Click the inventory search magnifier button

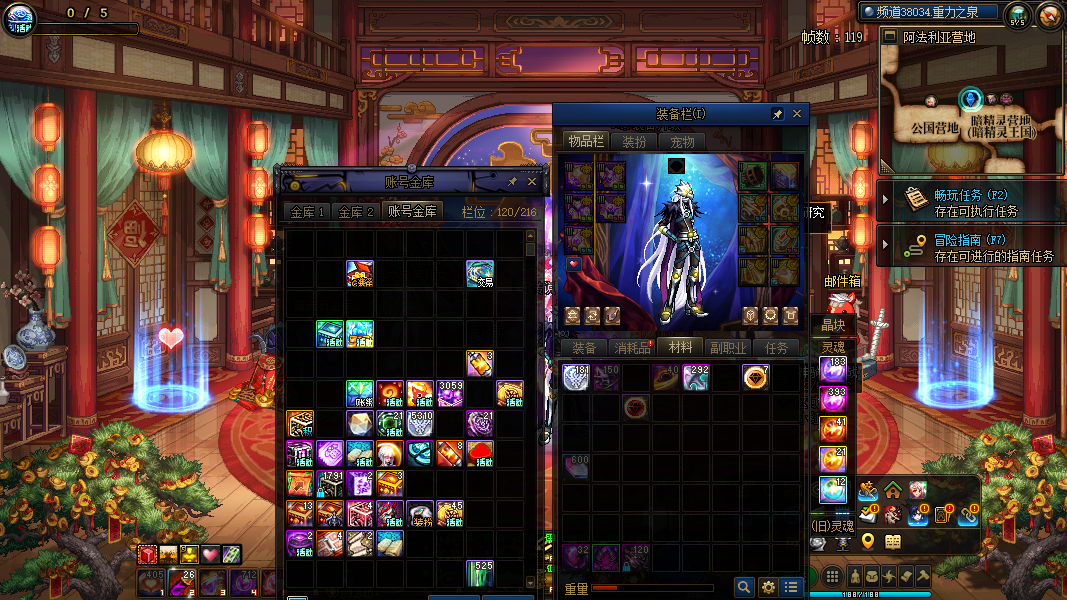pyautogui.click(x=744, y=587)
